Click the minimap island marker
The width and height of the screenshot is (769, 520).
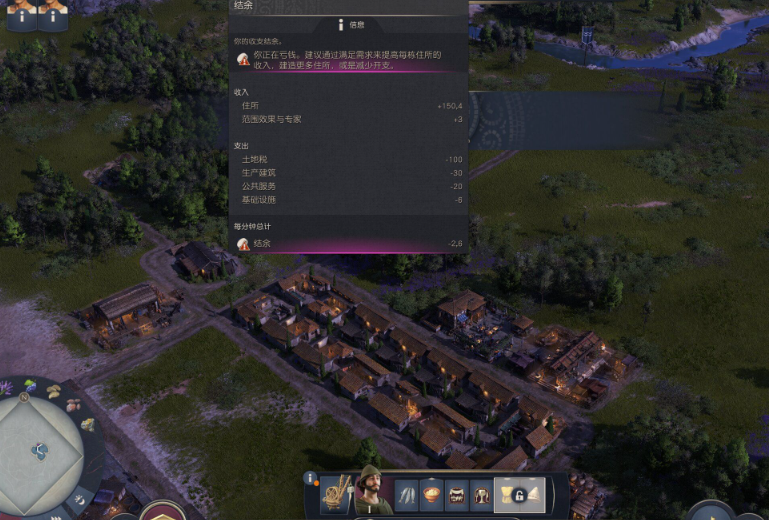coord(40,451)
